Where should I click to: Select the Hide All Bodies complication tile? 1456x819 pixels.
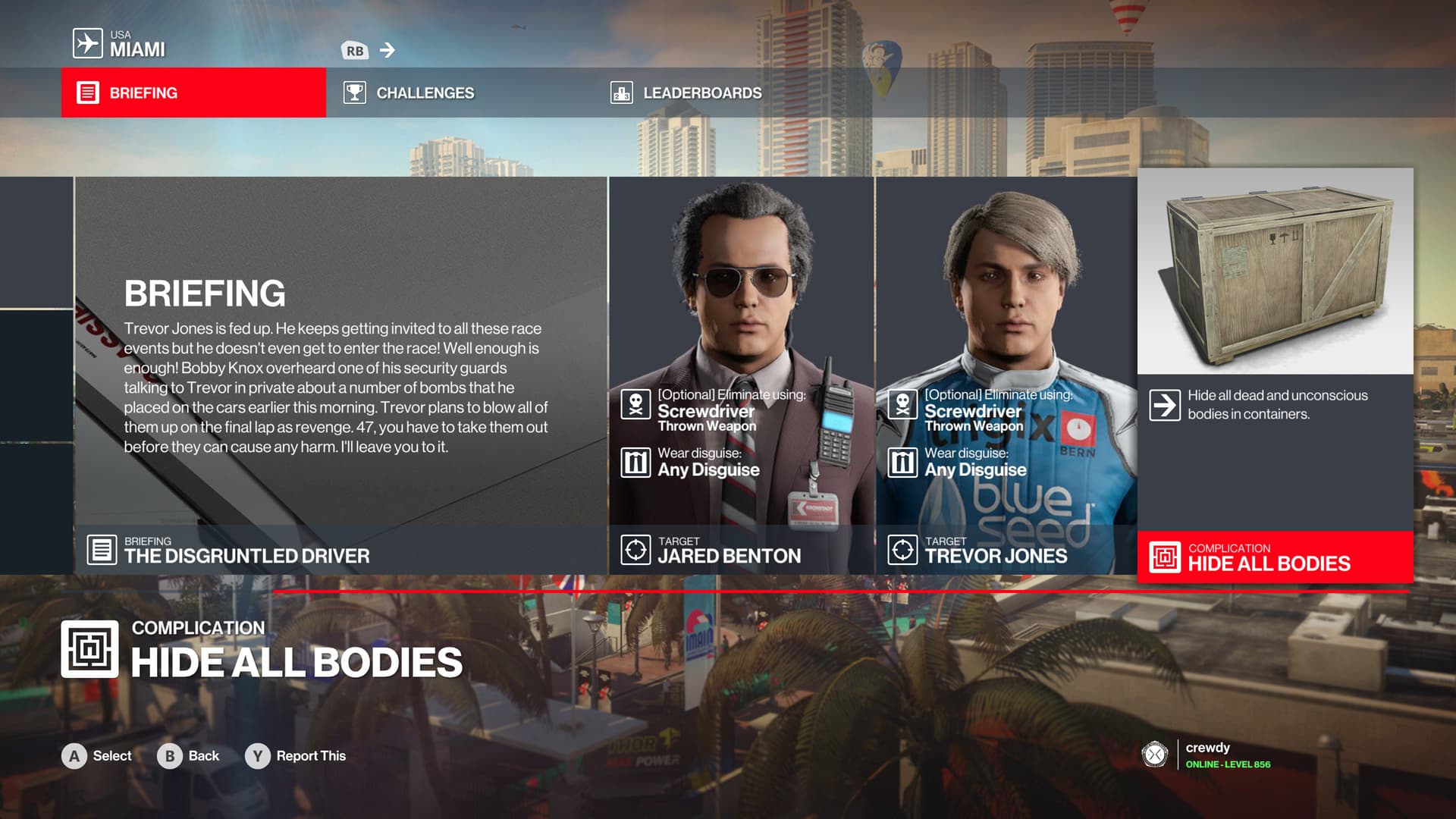click(1275, 375)
